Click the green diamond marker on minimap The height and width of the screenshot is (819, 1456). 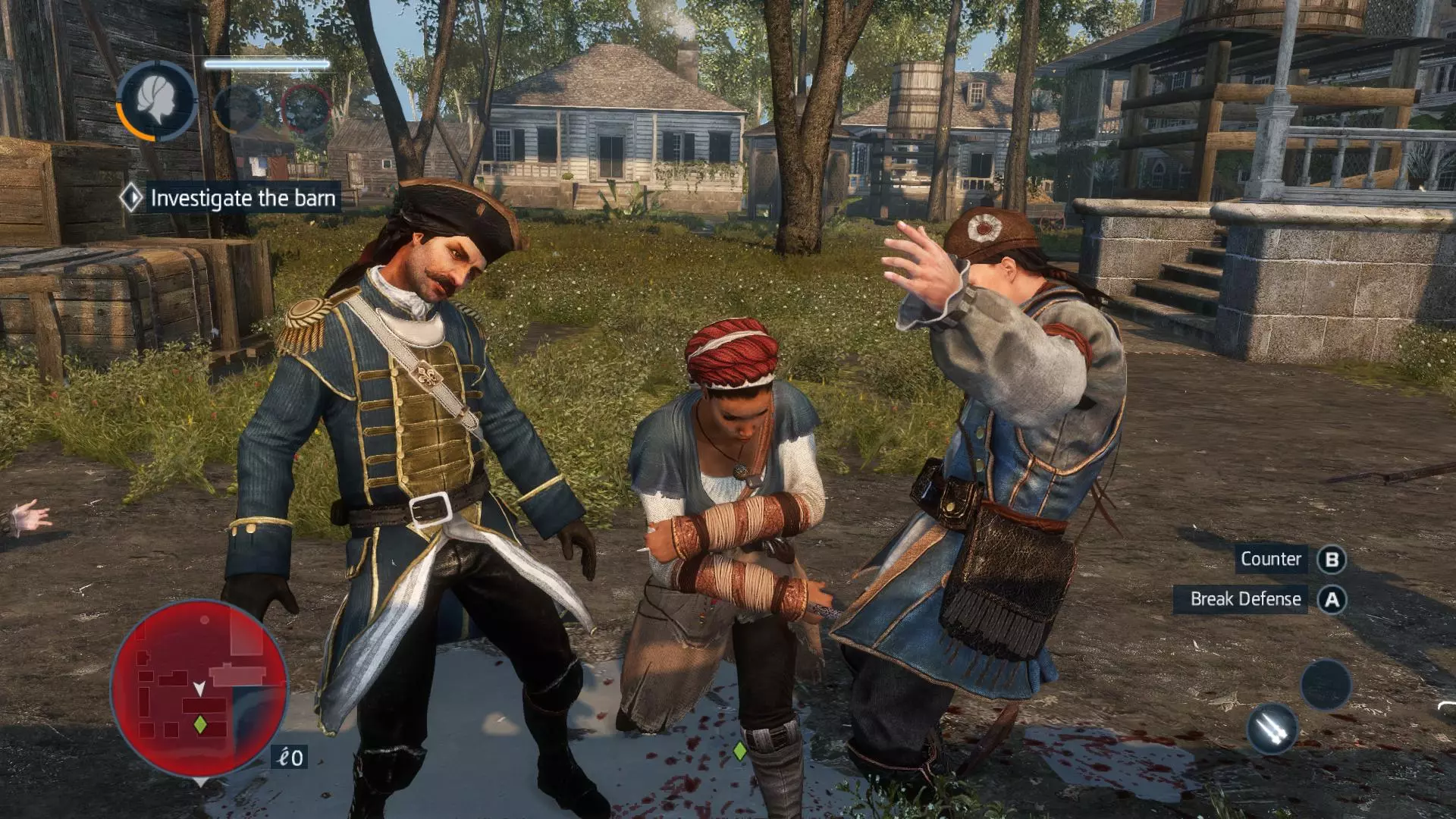200,724
